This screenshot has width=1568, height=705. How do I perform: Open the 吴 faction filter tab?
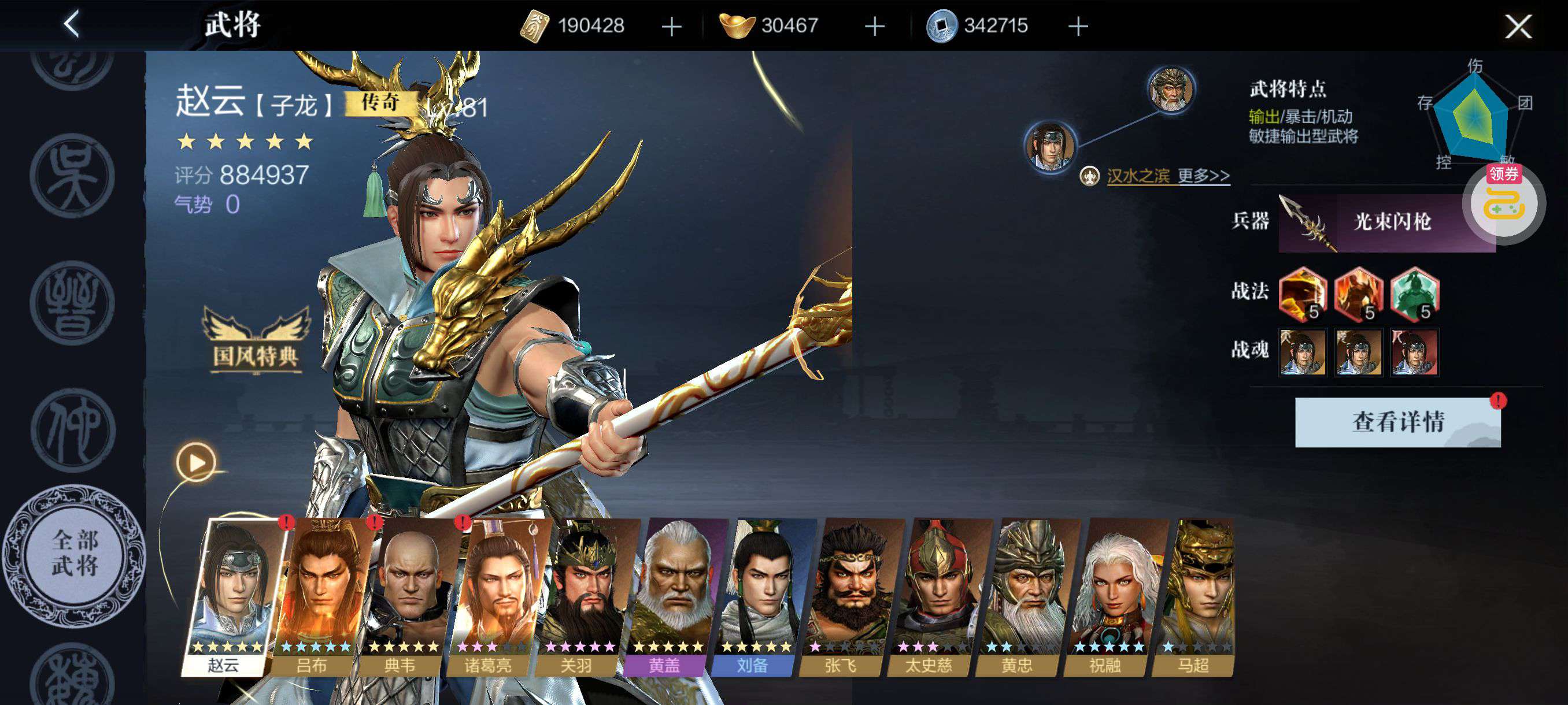click(72, 175)
